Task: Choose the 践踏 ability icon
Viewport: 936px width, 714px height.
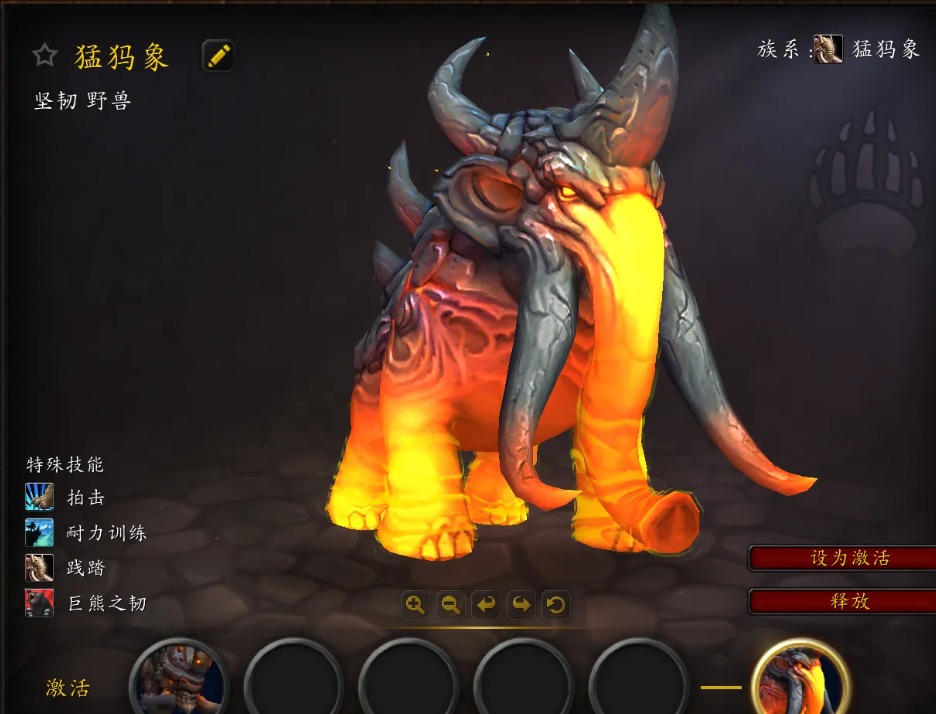Action: click(x=40, y=568)
